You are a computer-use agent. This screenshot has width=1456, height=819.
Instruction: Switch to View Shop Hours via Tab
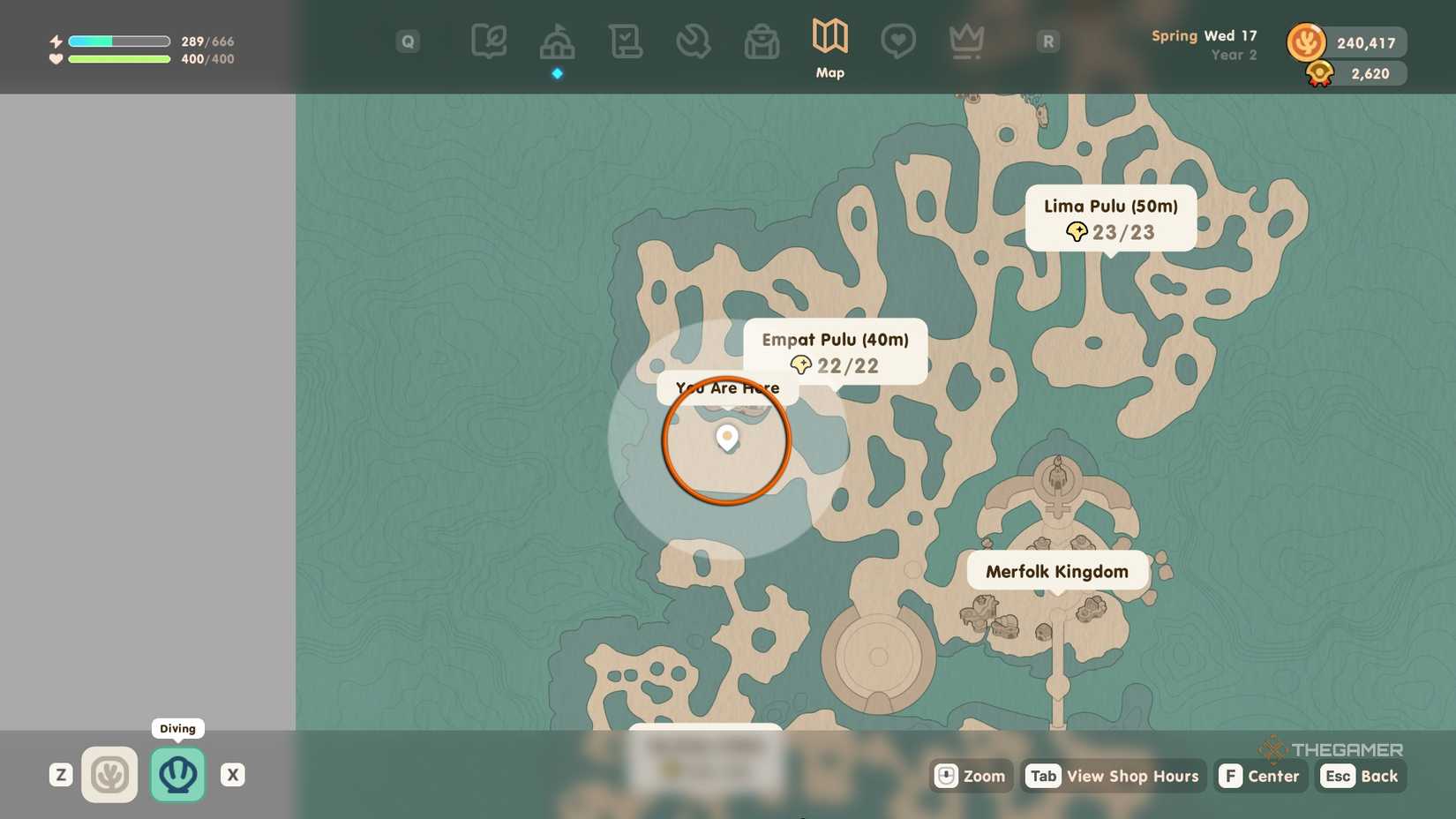(1114, 776)
